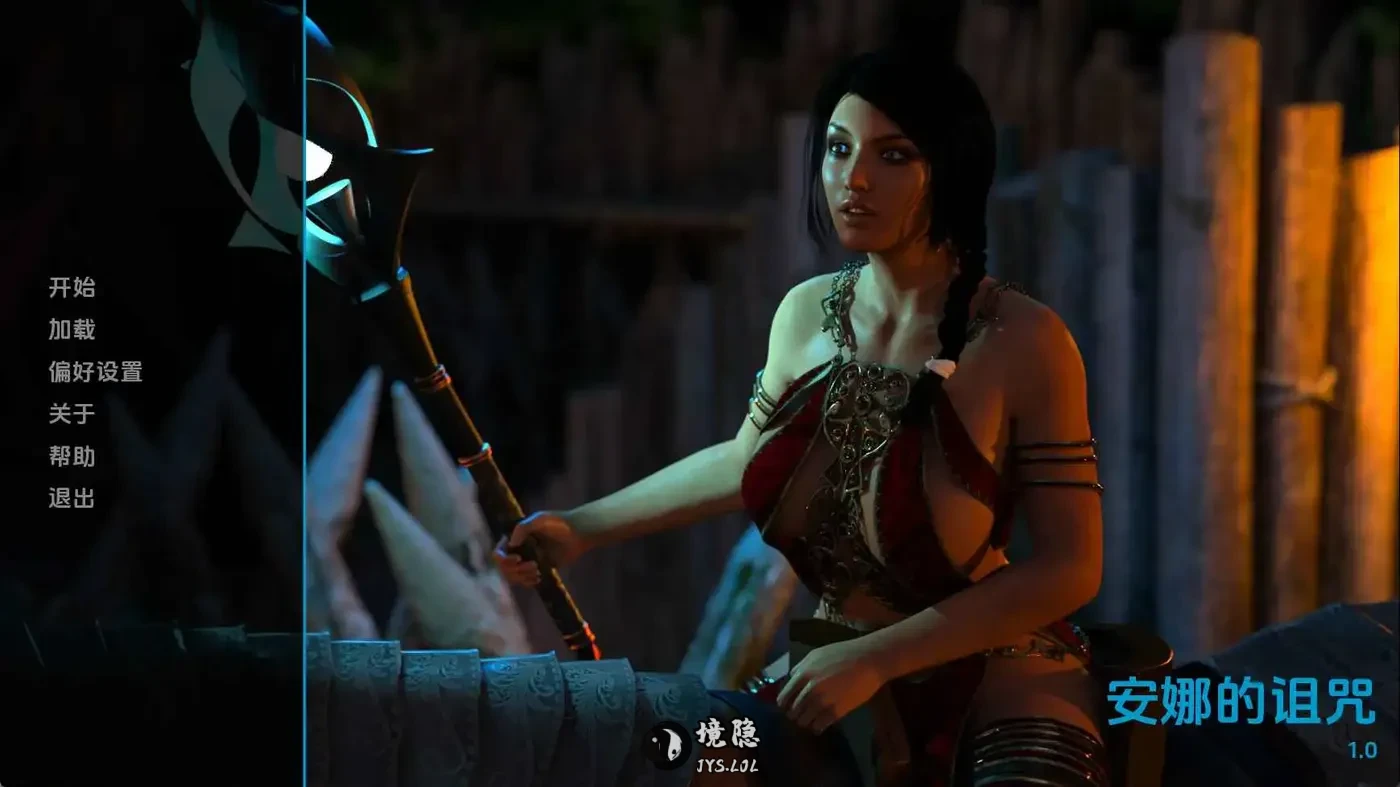Viewport: 1400px width, 787px height.
Task: Start the game with 开始
Action: tap(72, 288)
